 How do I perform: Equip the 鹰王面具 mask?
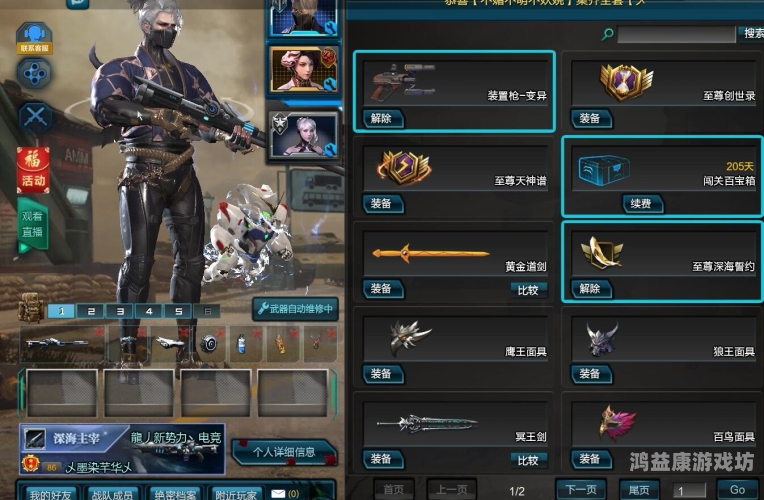pos(381,374)
